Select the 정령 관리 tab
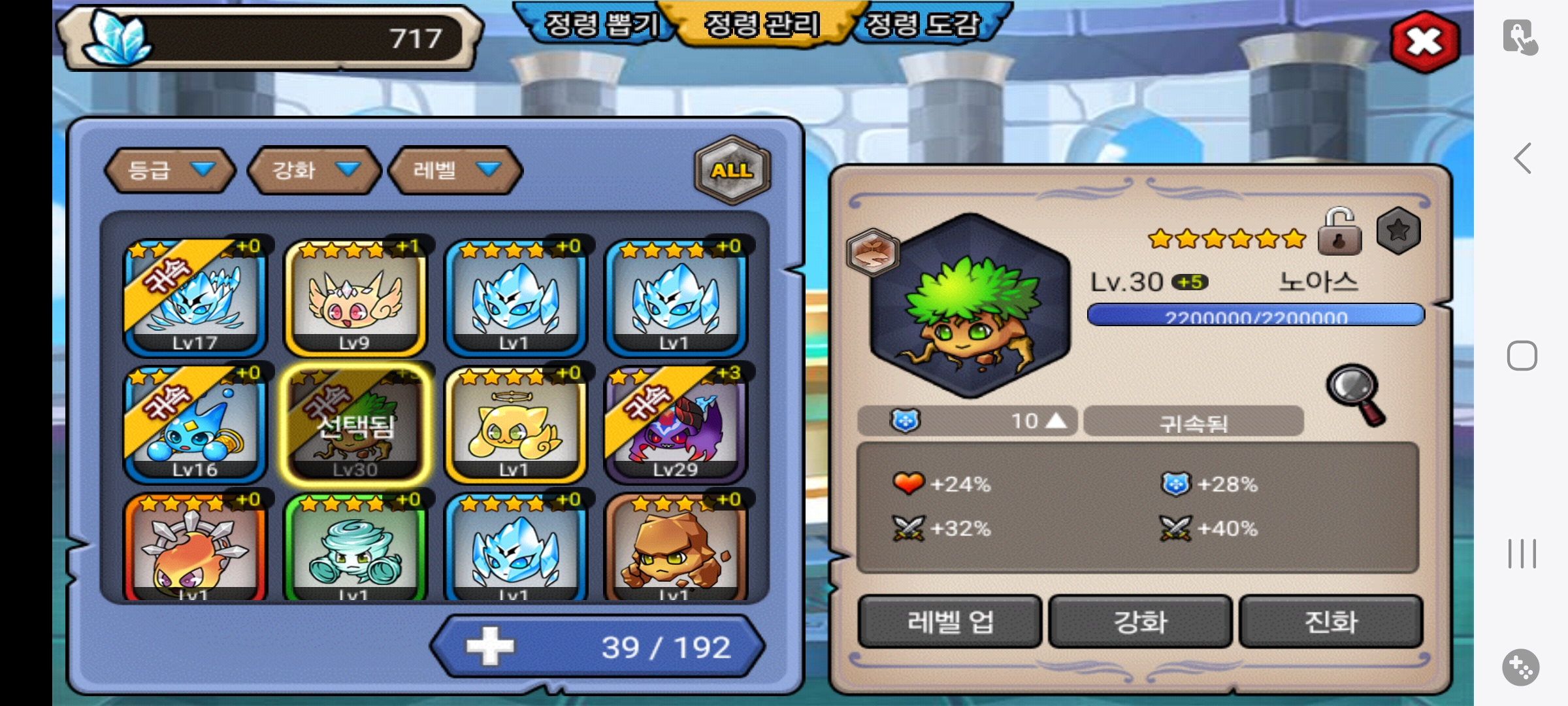Screen dimensions: 1568x706 click(x=761, y=25)
